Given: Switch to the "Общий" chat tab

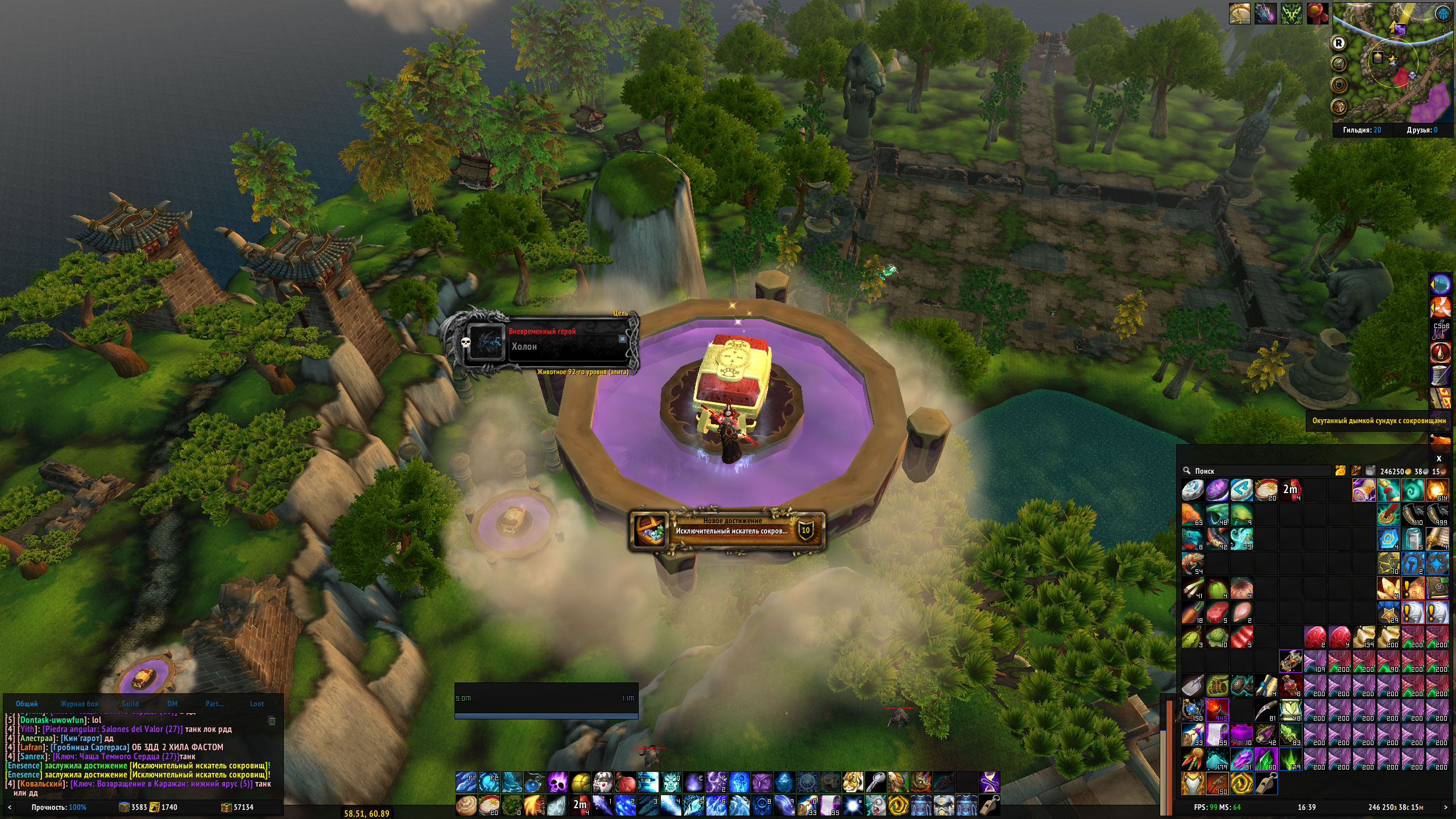Looking at the screenshot, I should pyautogui.click(x=27, y=704).
